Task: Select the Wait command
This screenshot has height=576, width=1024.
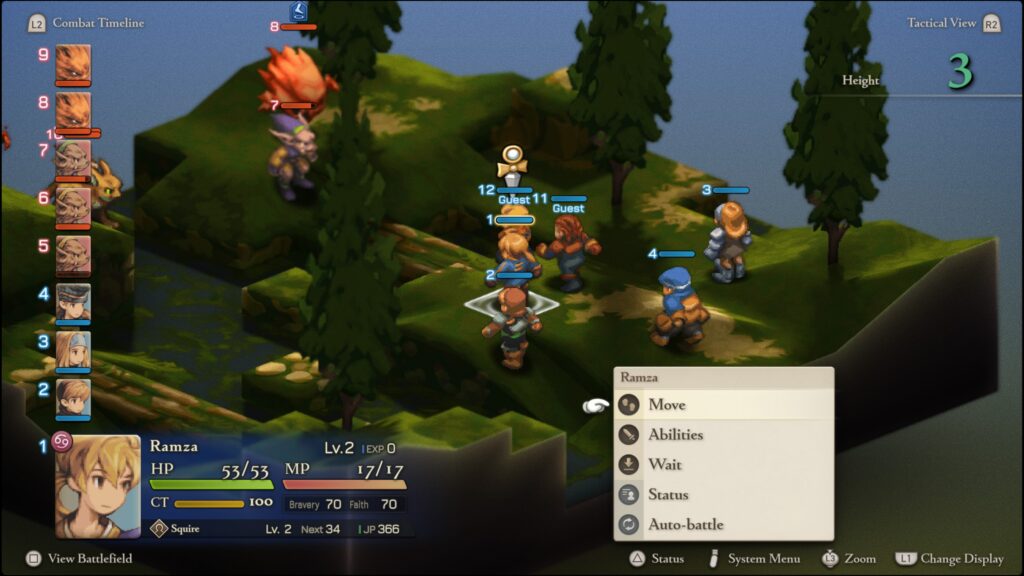Action: coord(665,465)
